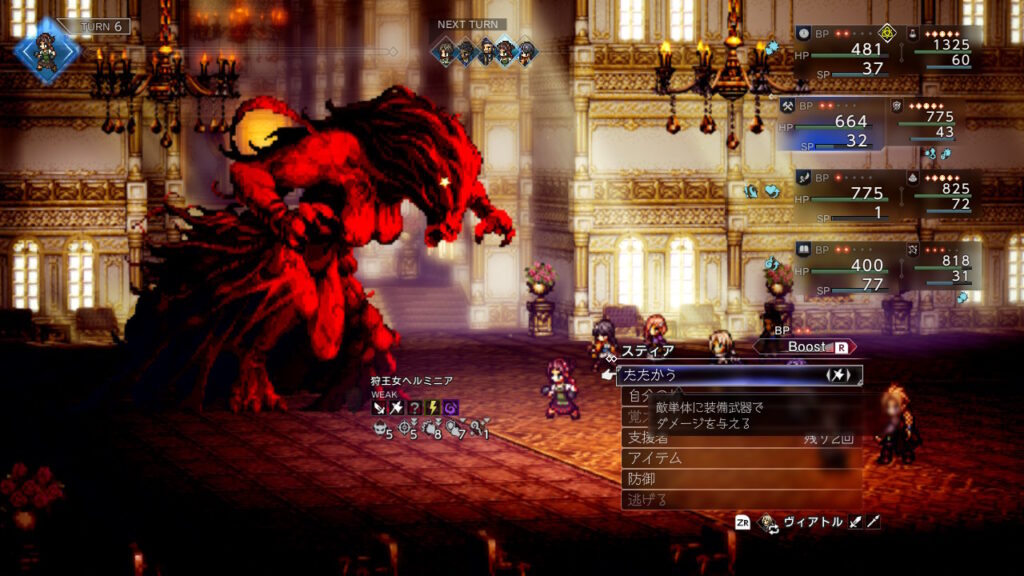Select the party panel showing 400 HP
1024x576 pixels.
[x=840, y=267]
